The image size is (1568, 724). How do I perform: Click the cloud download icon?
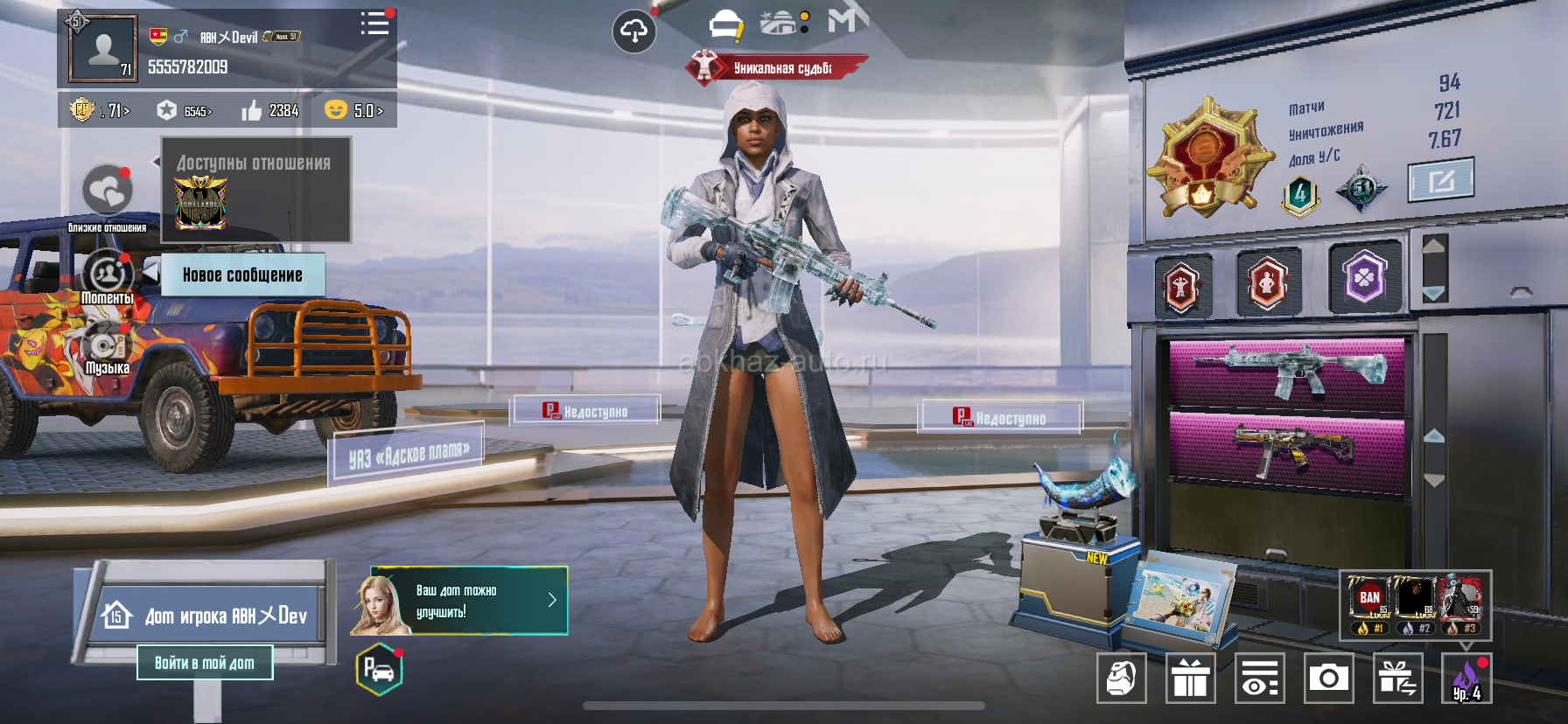pos(633,31)
